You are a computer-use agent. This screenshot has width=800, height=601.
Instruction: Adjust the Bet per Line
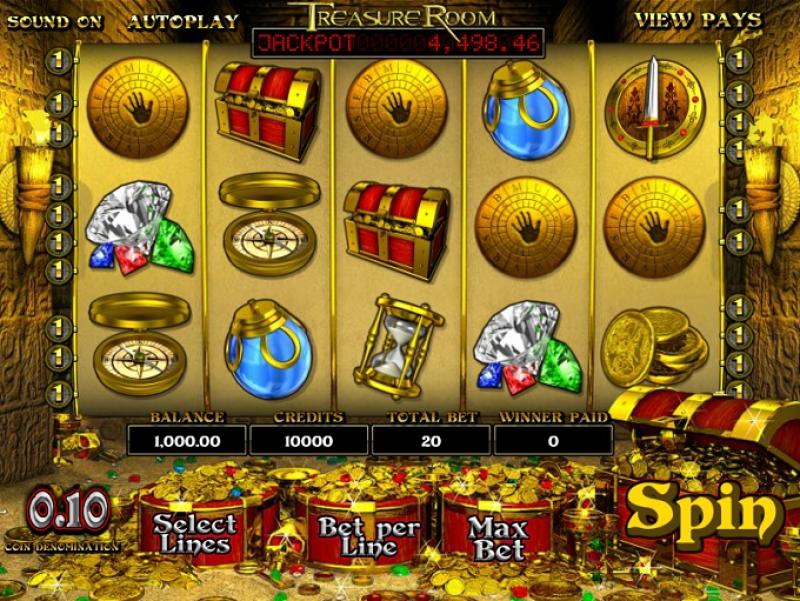tap(357, 535)
